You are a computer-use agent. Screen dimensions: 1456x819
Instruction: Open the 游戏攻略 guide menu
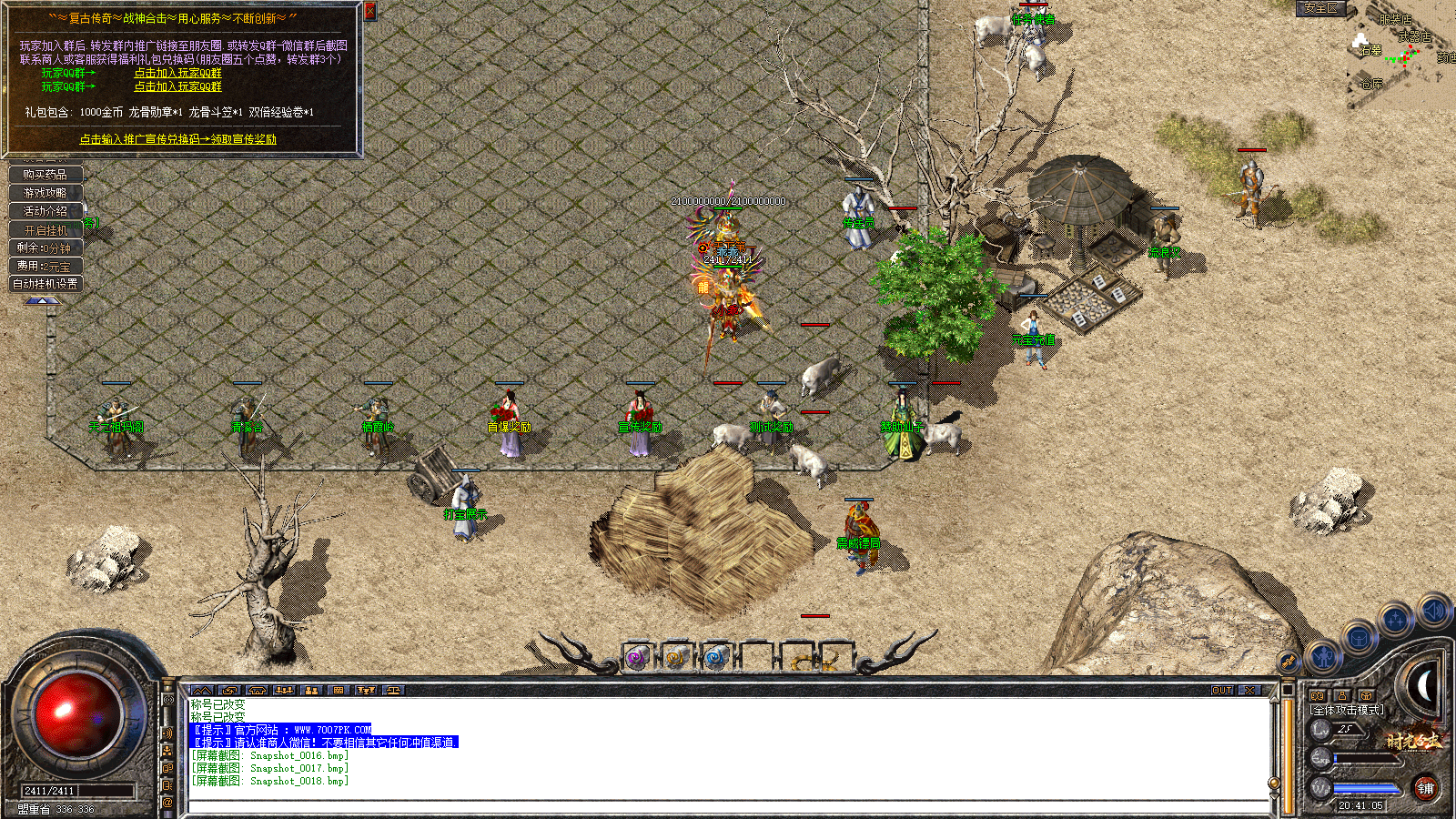click(45, 193)
